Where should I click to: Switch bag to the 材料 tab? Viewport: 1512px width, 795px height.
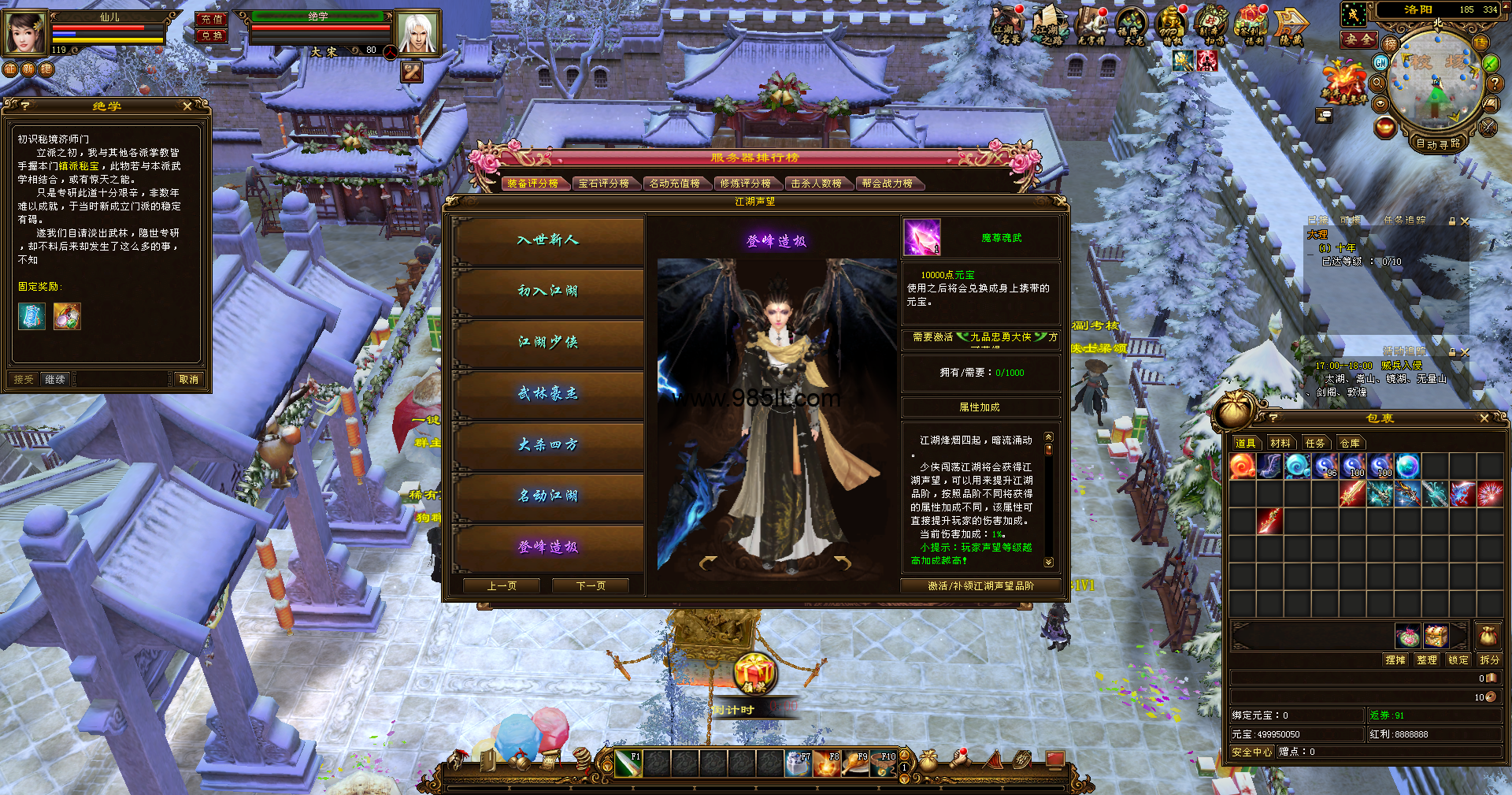click(1280, 443)
